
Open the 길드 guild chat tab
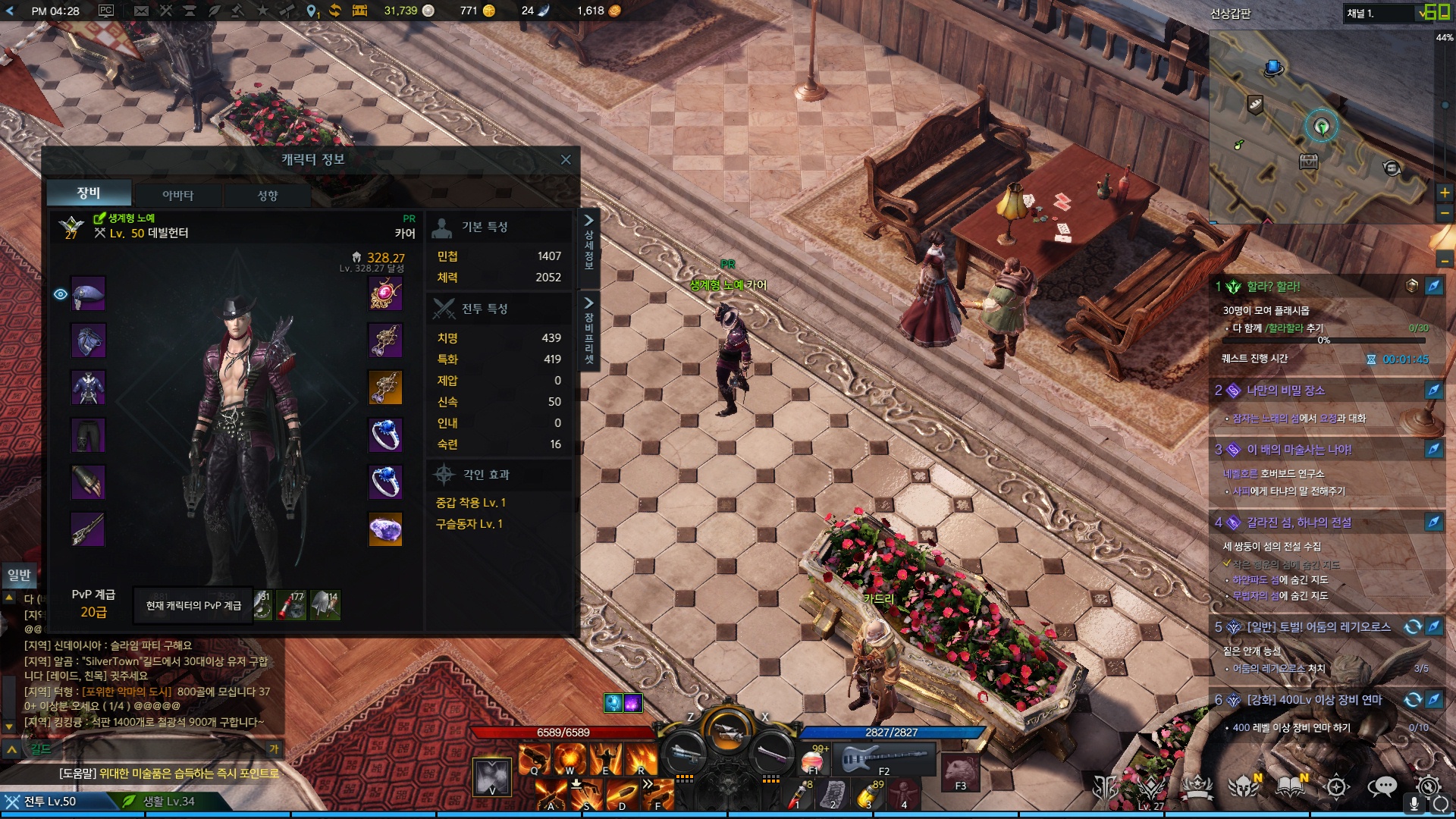(x=41, y=749)
